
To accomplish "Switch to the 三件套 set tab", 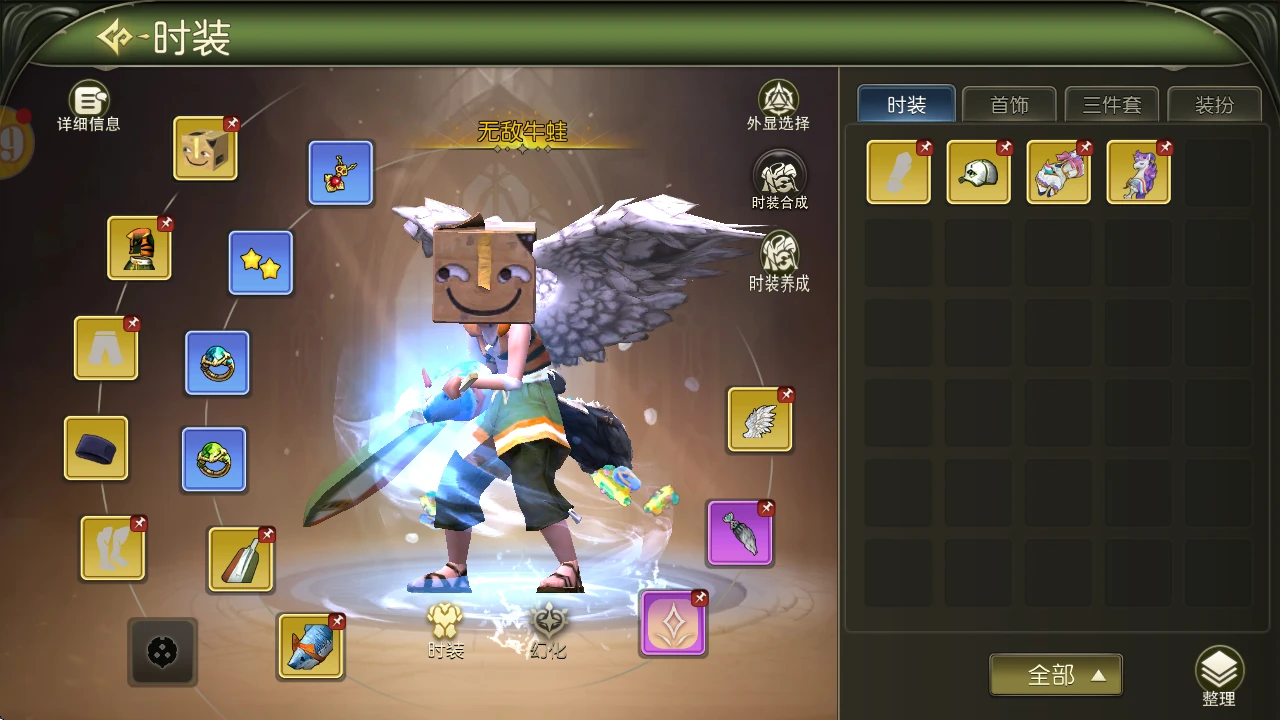I will [x=1112, y=105].
